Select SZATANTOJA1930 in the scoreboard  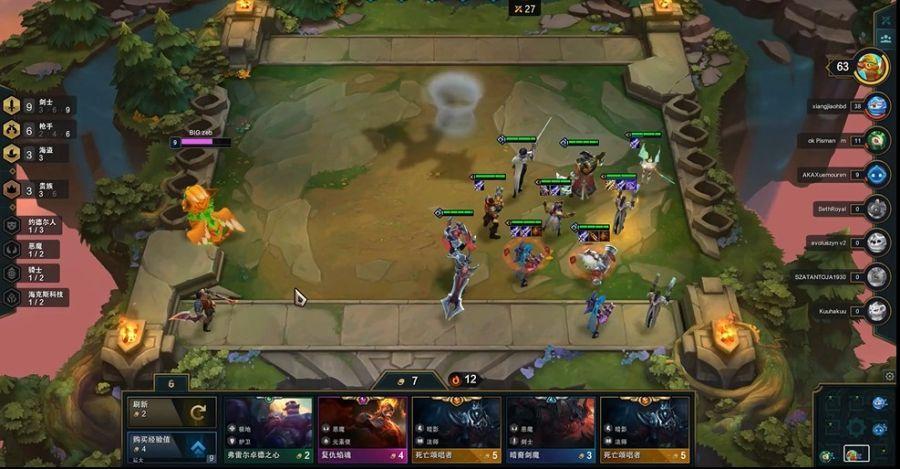coord(877,276)
